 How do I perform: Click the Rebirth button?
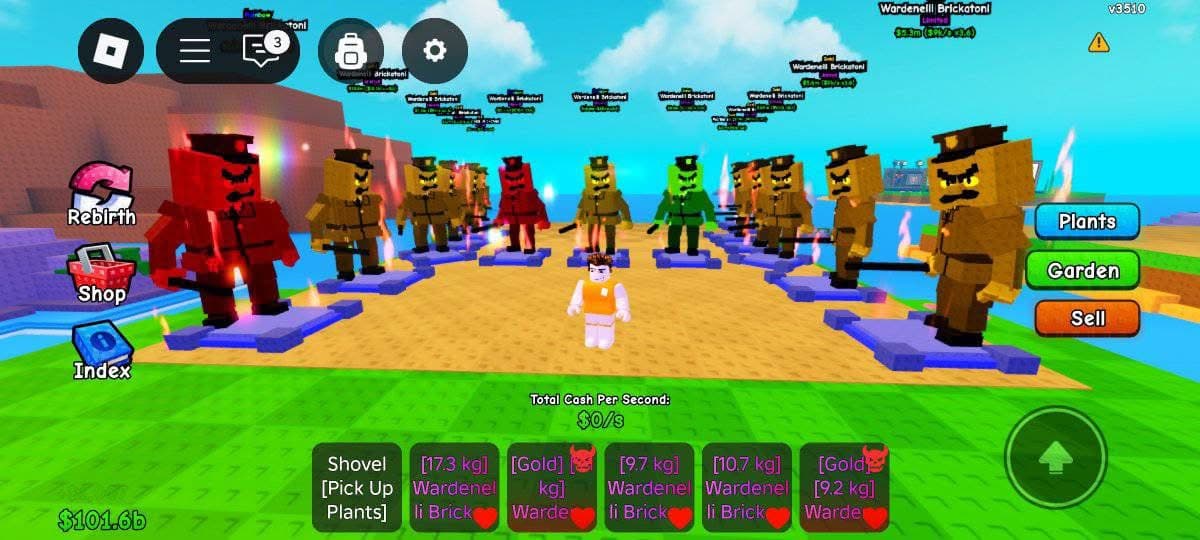(101, 195)
